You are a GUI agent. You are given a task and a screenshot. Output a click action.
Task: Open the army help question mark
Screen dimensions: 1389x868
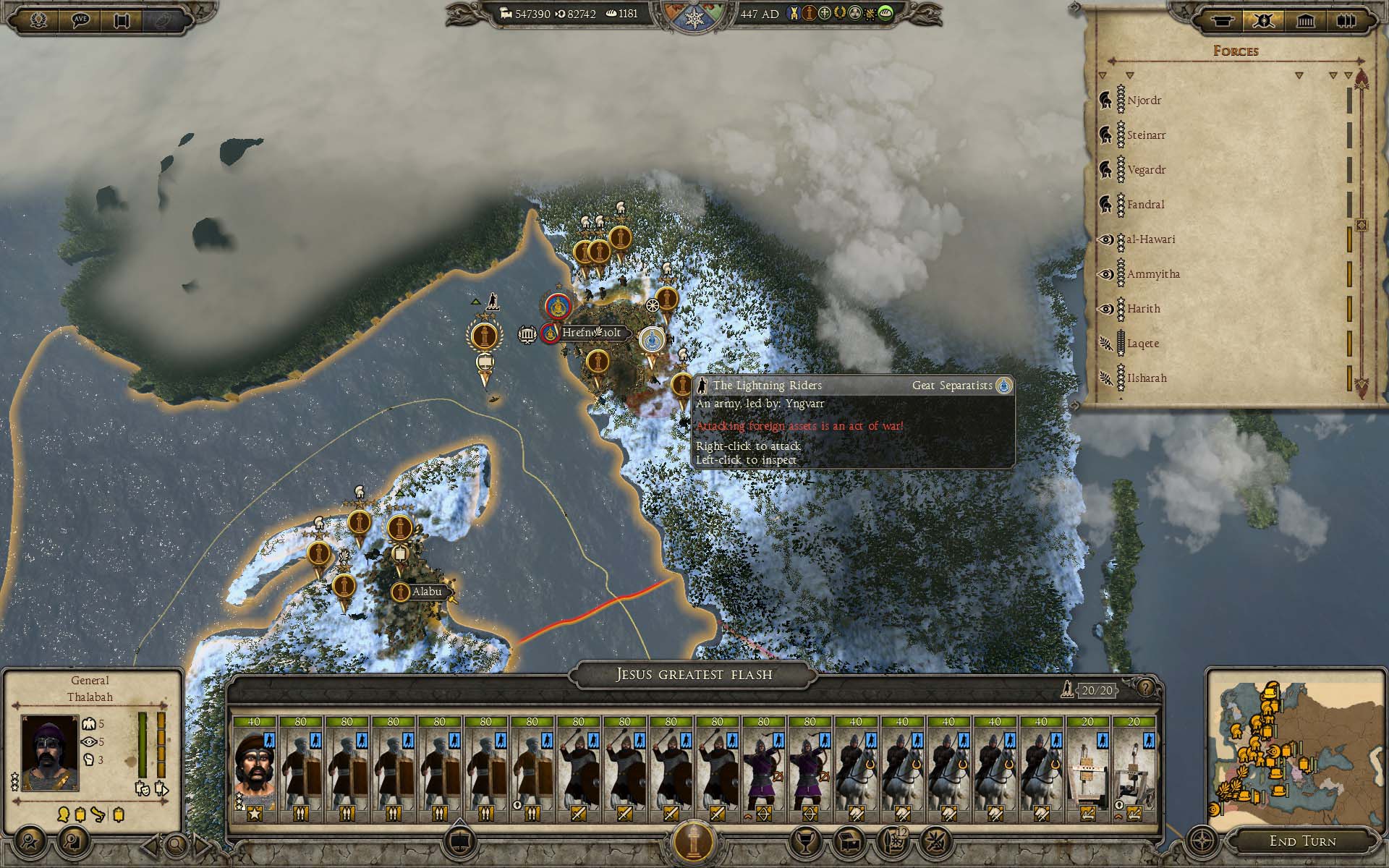[x=1144, y=688]
